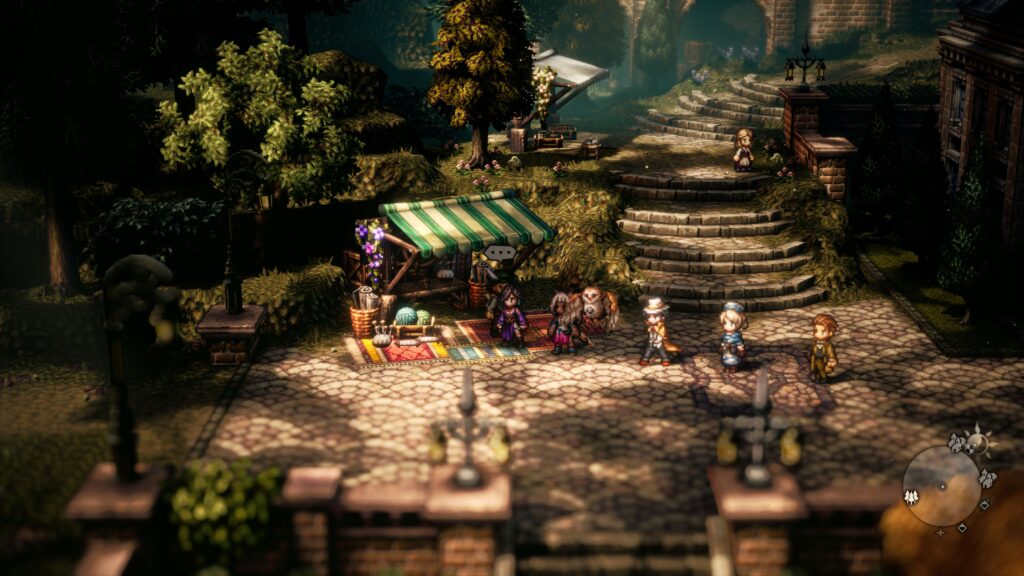Image resolution: width=1024 pixels, height=576 pixels.
Task: Click the circular minimap
Action: pos(941,485)
